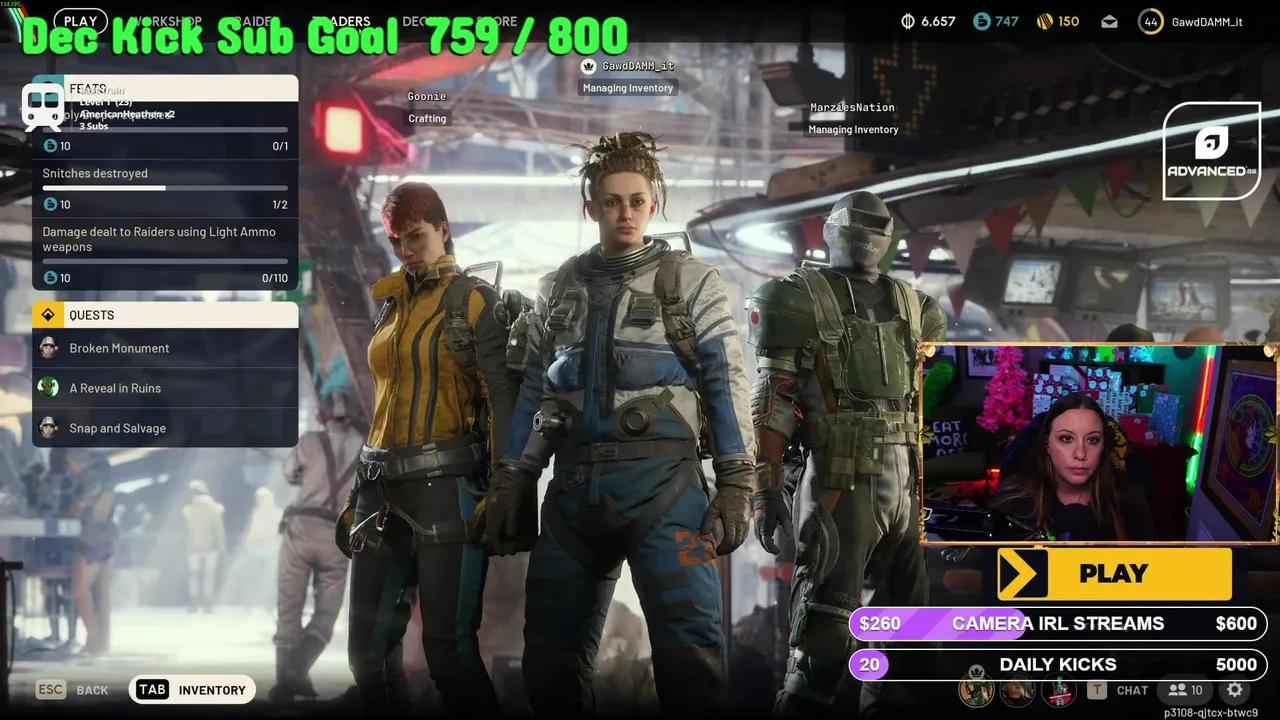
Task: Toggle the leftmost party member portrait
Action: tap(978, 690)
